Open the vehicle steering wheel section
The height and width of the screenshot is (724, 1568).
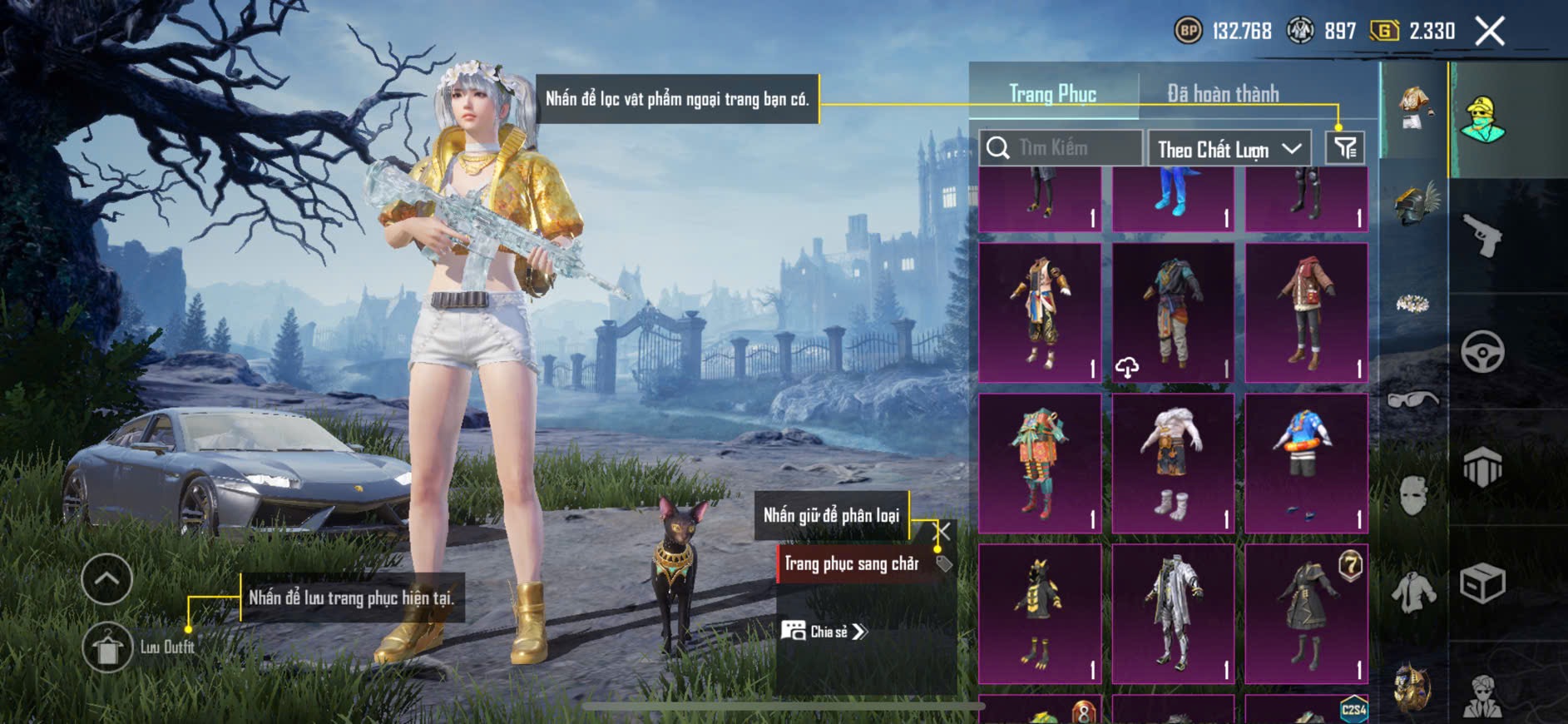point(1482,351)
